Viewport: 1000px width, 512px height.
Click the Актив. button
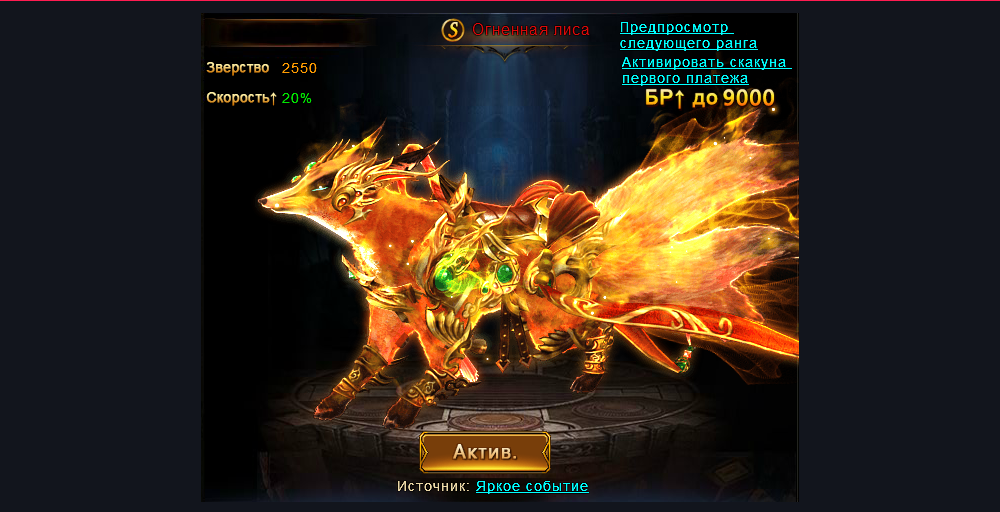(x=485, y=452)
